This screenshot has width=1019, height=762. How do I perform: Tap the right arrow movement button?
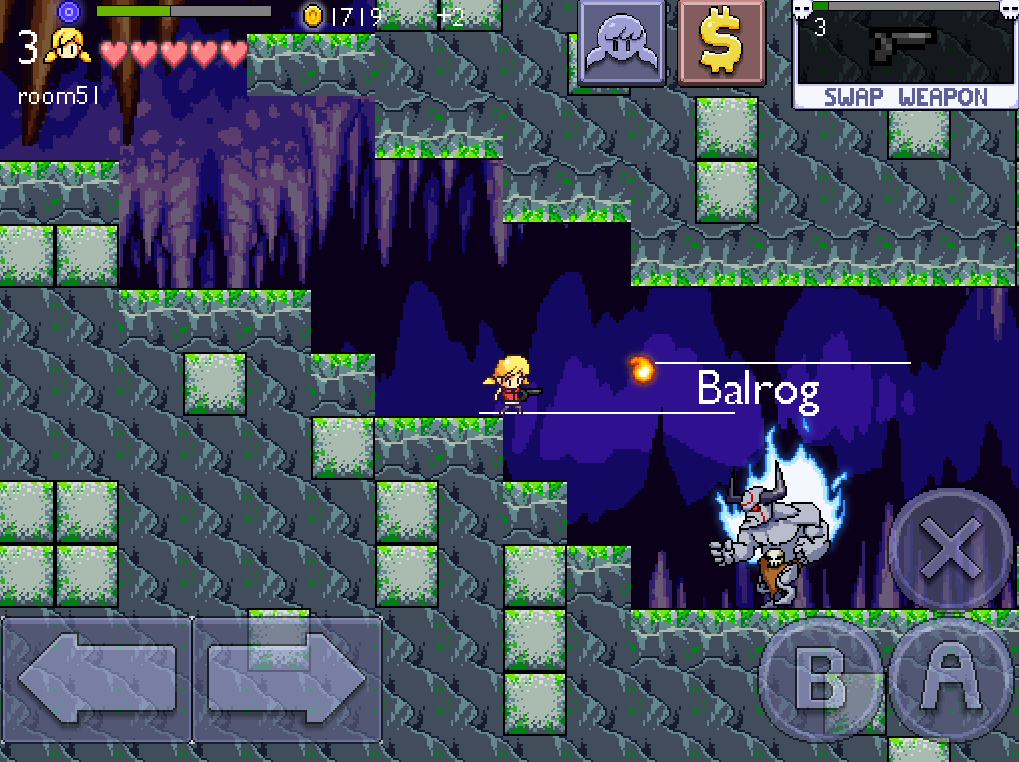[x=288, y=680]
